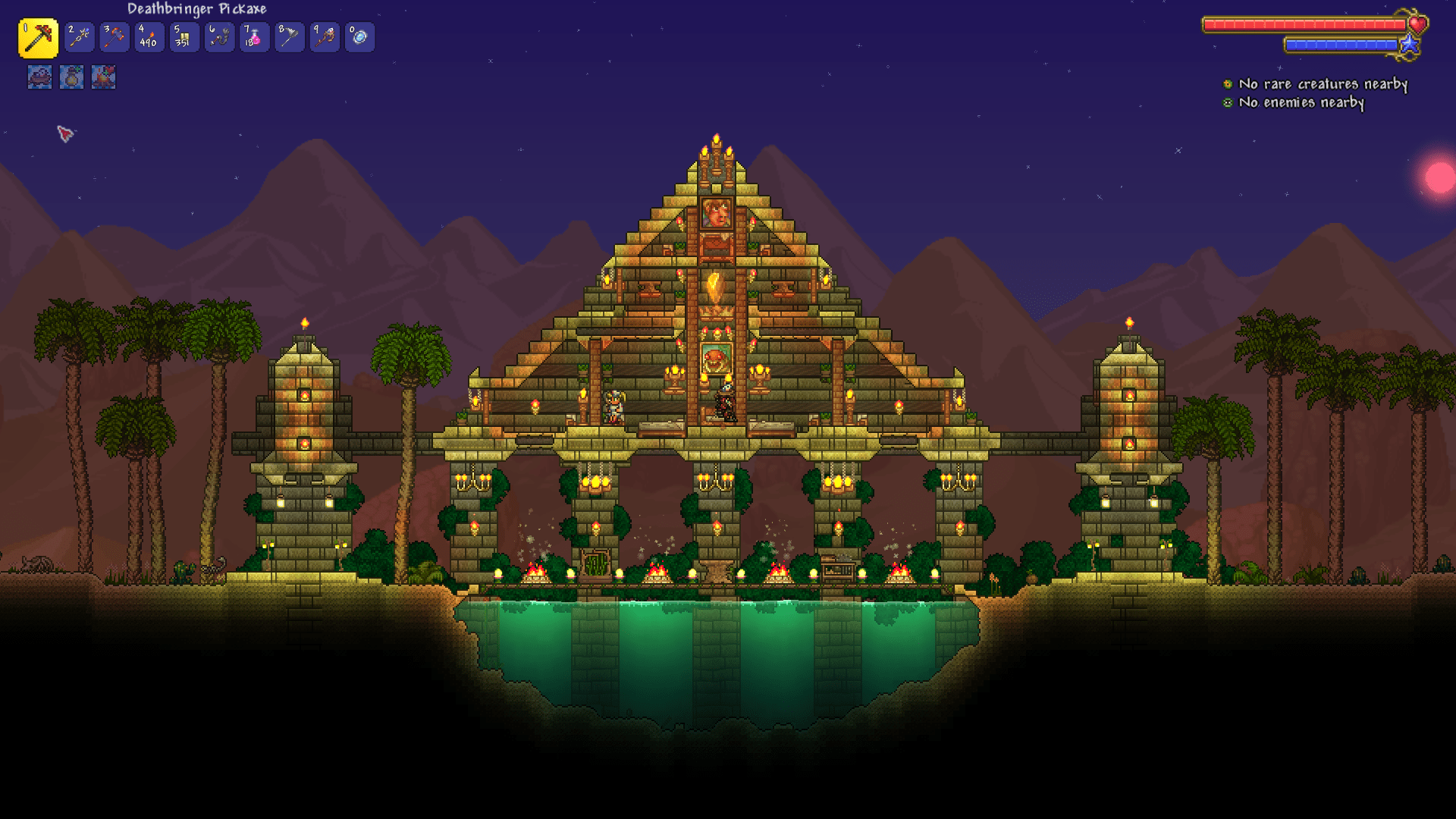The width and height of the screenshot is (1456, 819).
Task: Select the Deathbringer Pickaxe in hotbar slot 1
Action: click(x=39, y=36)
